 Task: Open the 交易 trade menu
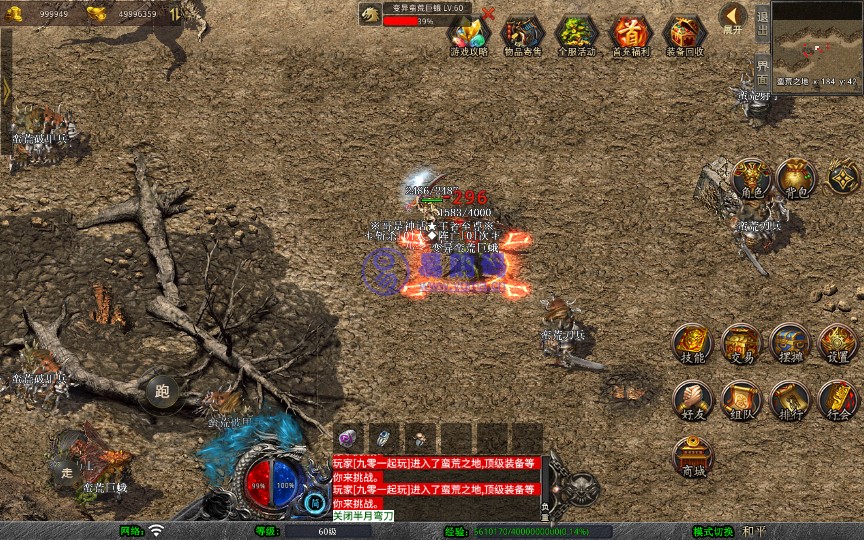tap(741, 344)
